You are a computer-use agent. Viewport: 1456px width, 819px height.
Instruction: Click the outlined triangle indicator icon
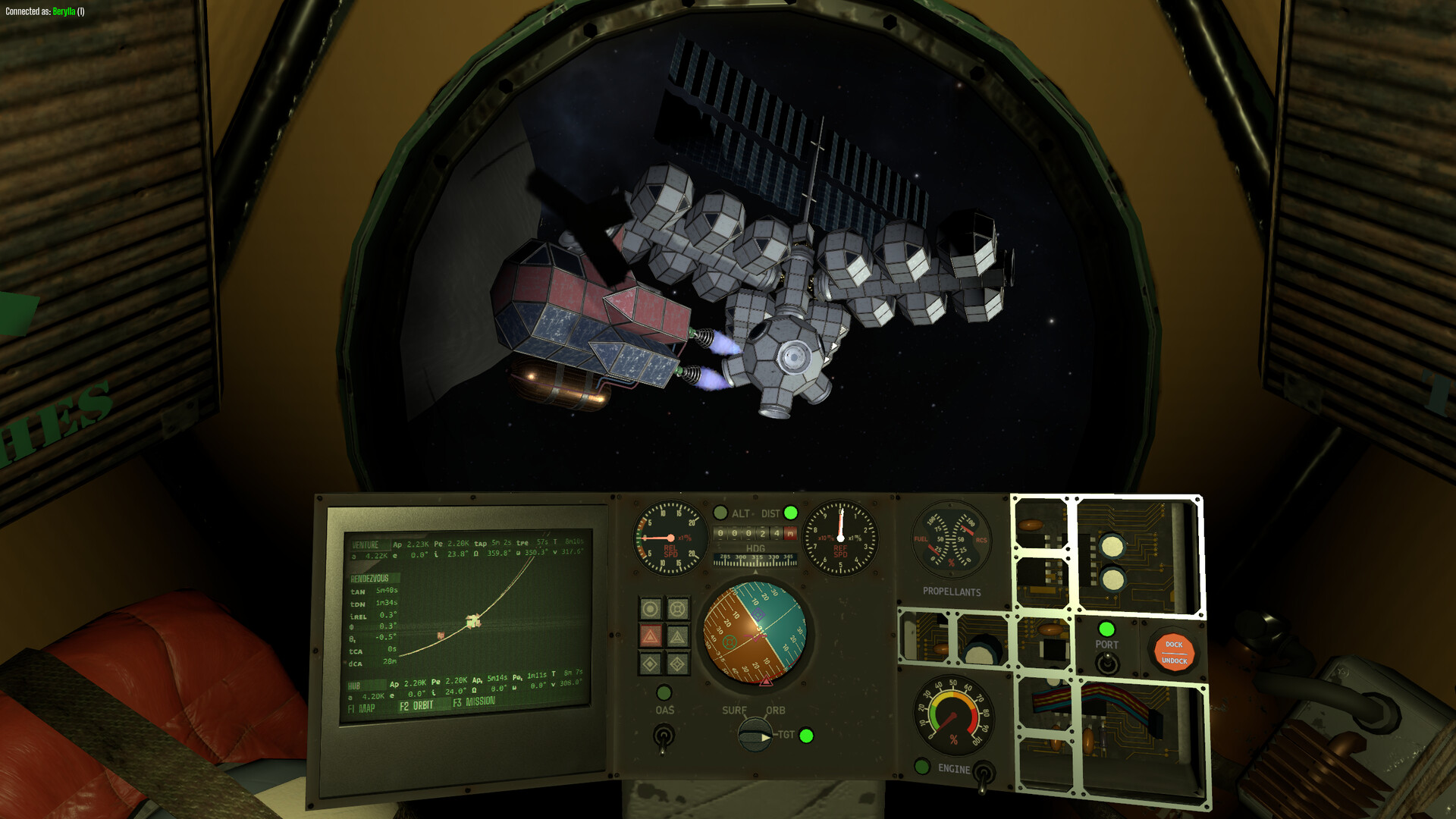[x=677, y=635]
